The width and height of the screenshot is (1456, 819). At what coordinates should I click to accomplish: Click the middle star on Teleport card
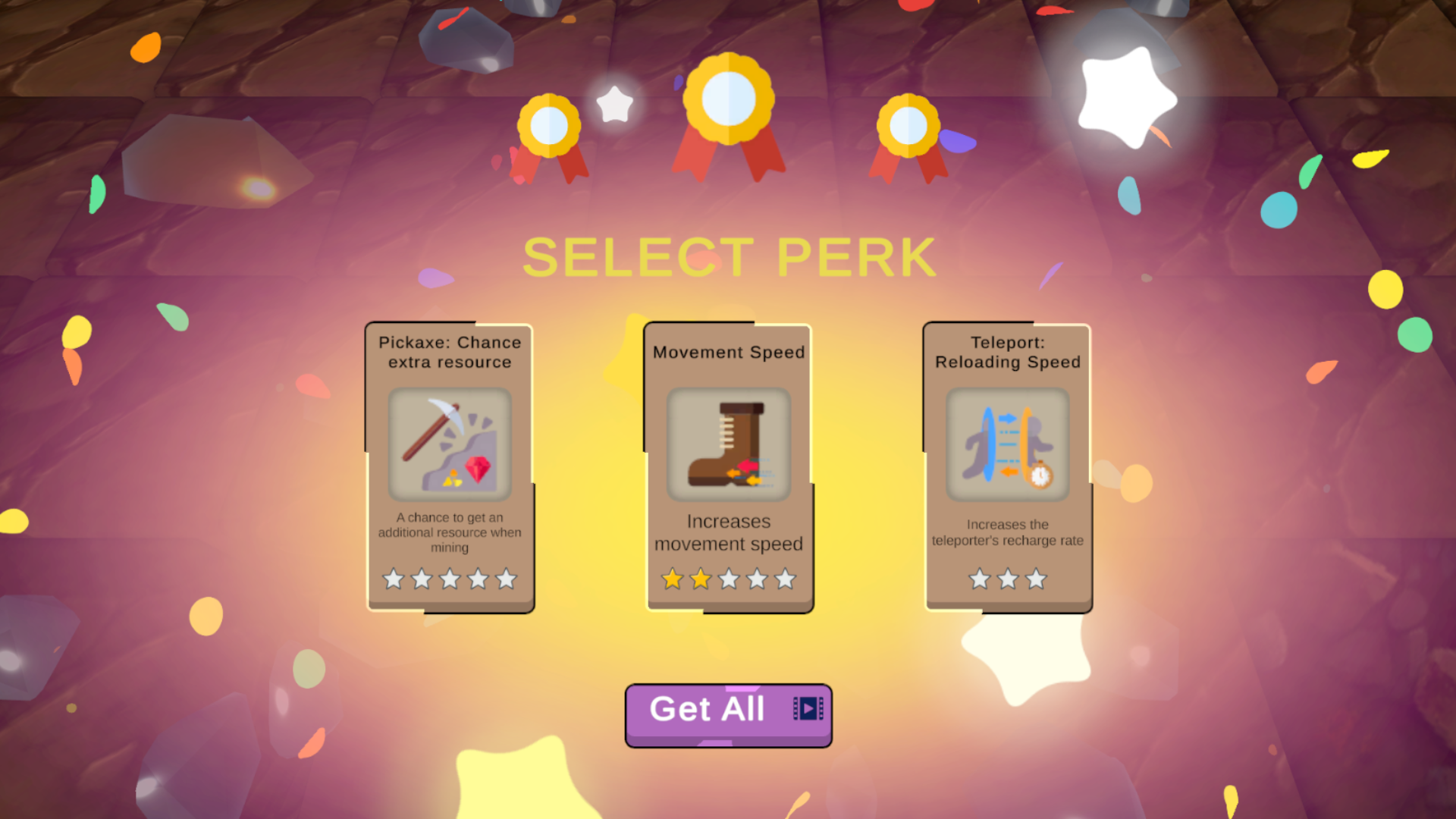pyautogui.click(x=1006, y=579)
